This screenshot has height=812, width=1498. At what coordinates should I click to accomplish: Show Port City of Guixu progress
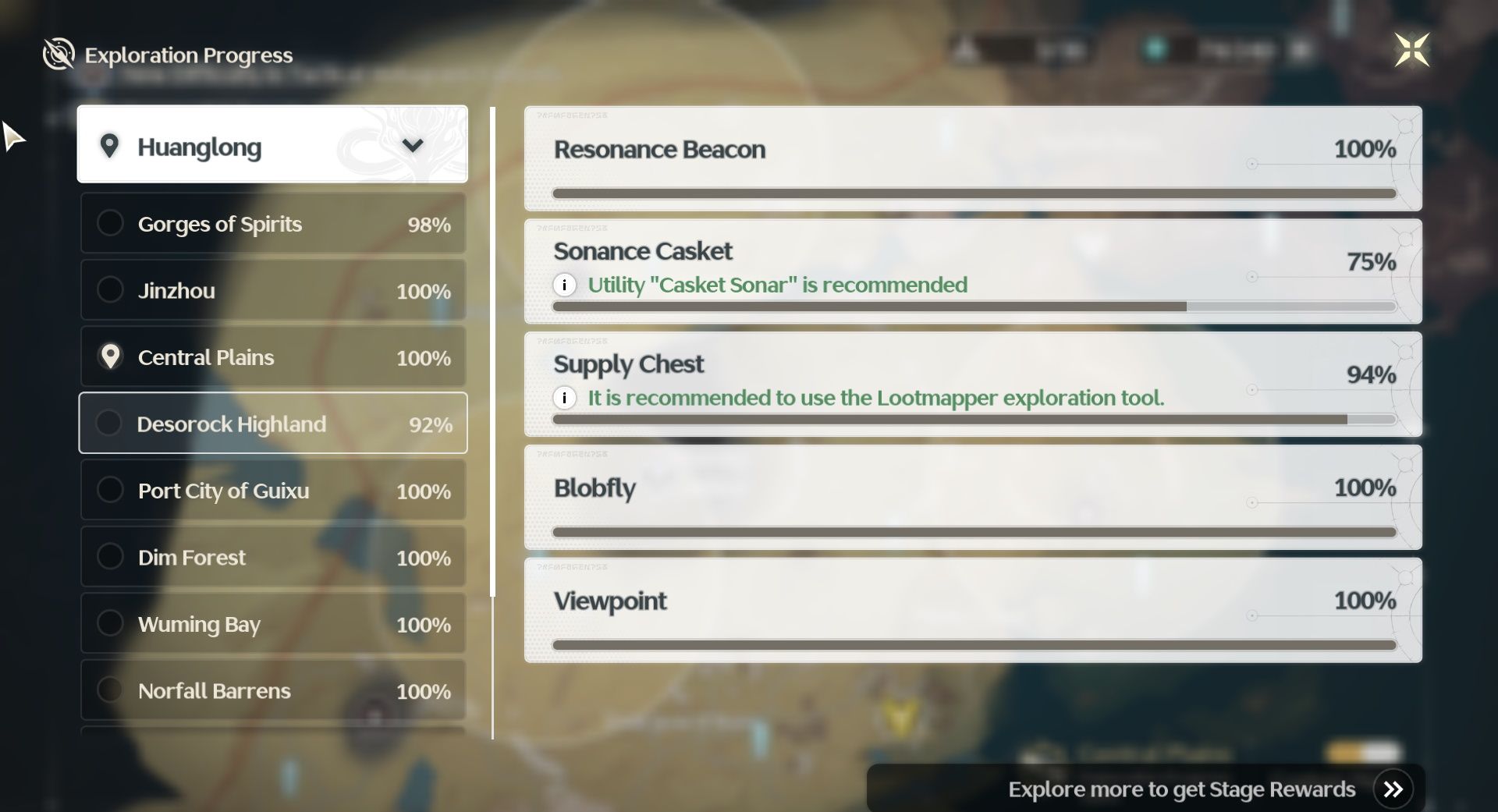[272, 491]
